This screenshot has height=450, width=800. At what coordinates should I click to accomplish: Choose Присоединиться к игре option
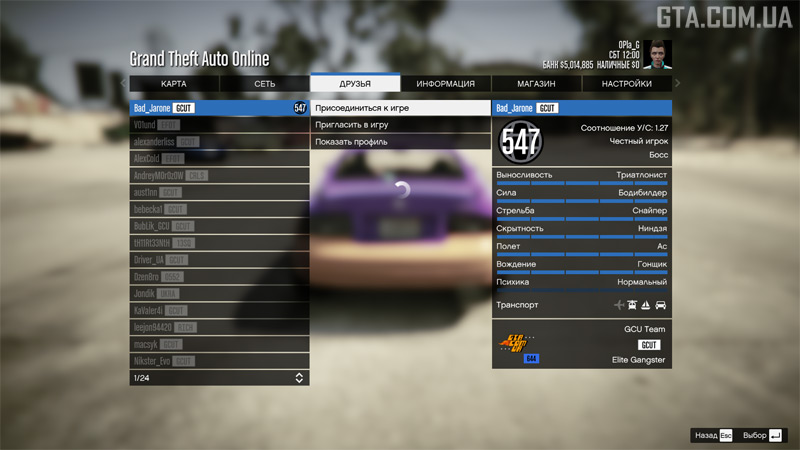click(x=400, y=108)
